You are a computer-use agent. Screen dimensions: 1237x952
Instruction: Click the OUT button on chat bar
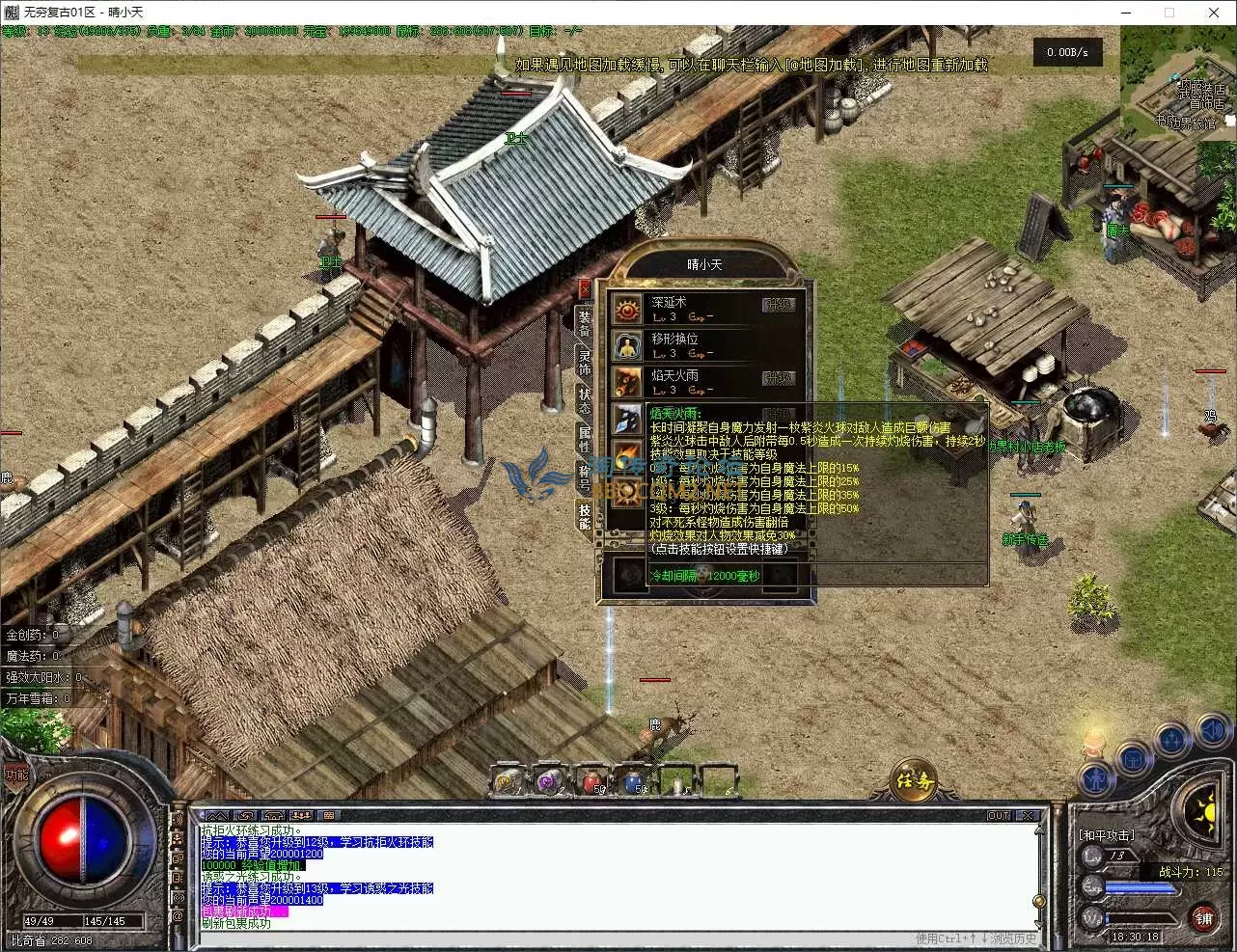tap(999, 816)
